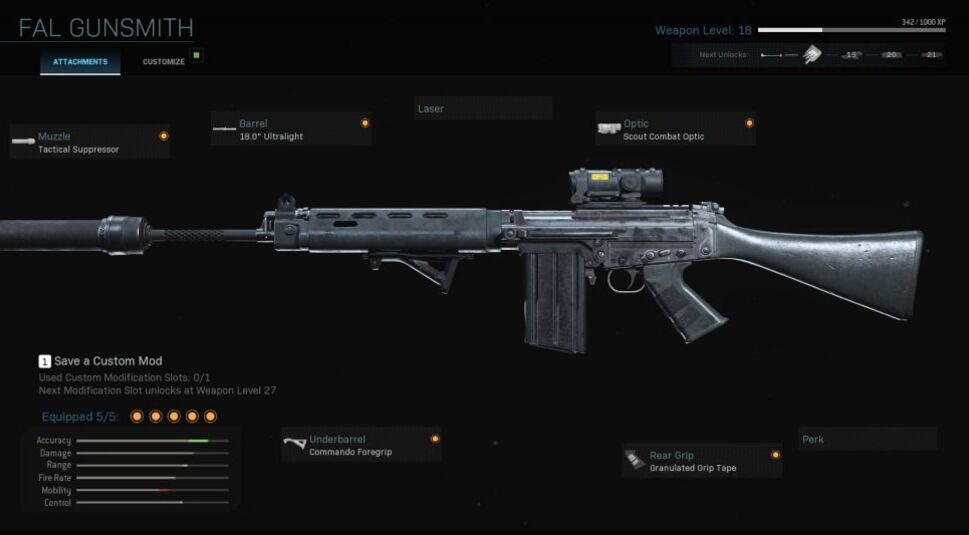The height and width of the screenshot is (535, 969).
Task: Switch to the Attachments tab
Action: click(80, 62)
